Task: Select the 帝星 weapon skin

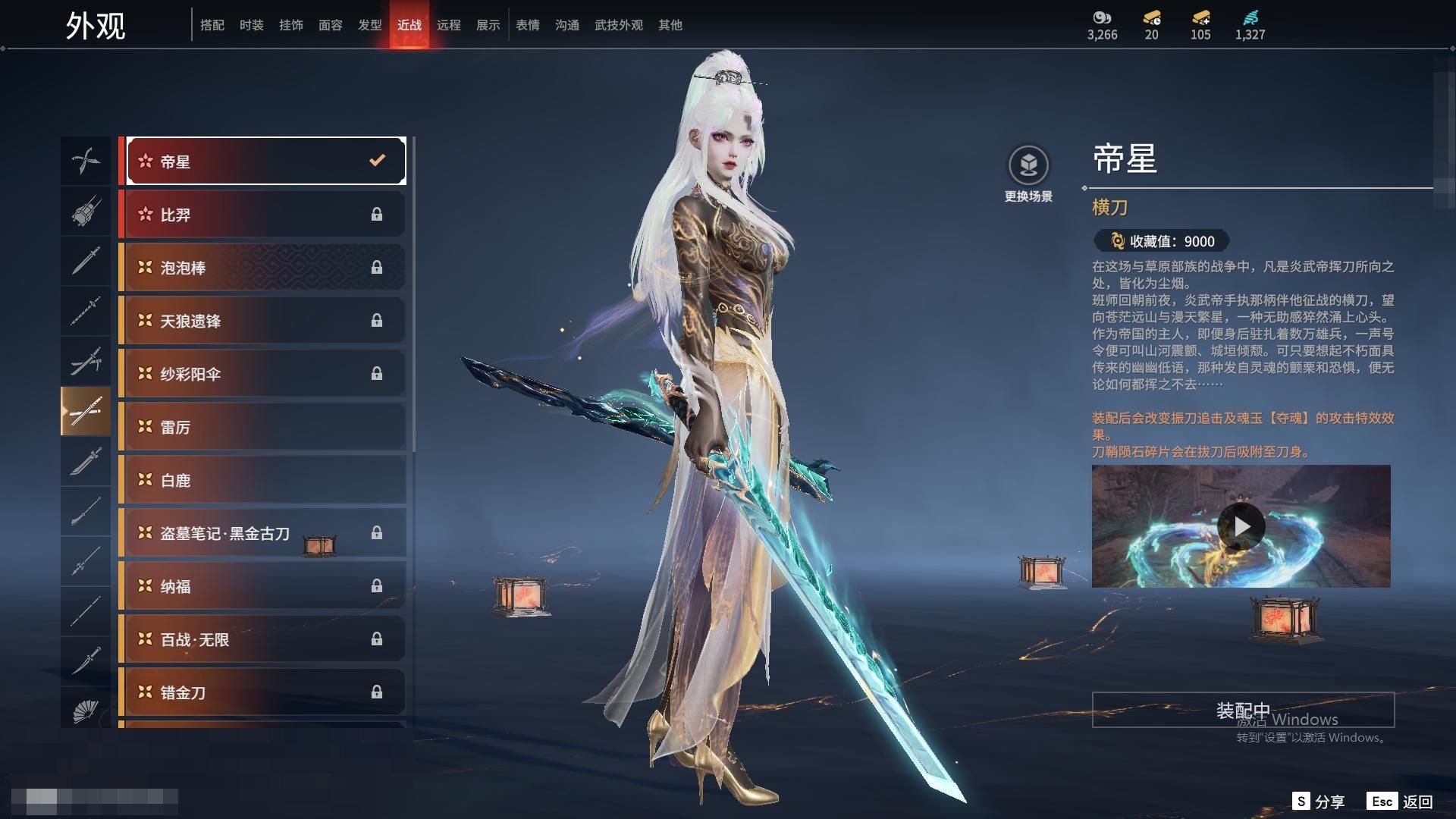Action: 265,162
